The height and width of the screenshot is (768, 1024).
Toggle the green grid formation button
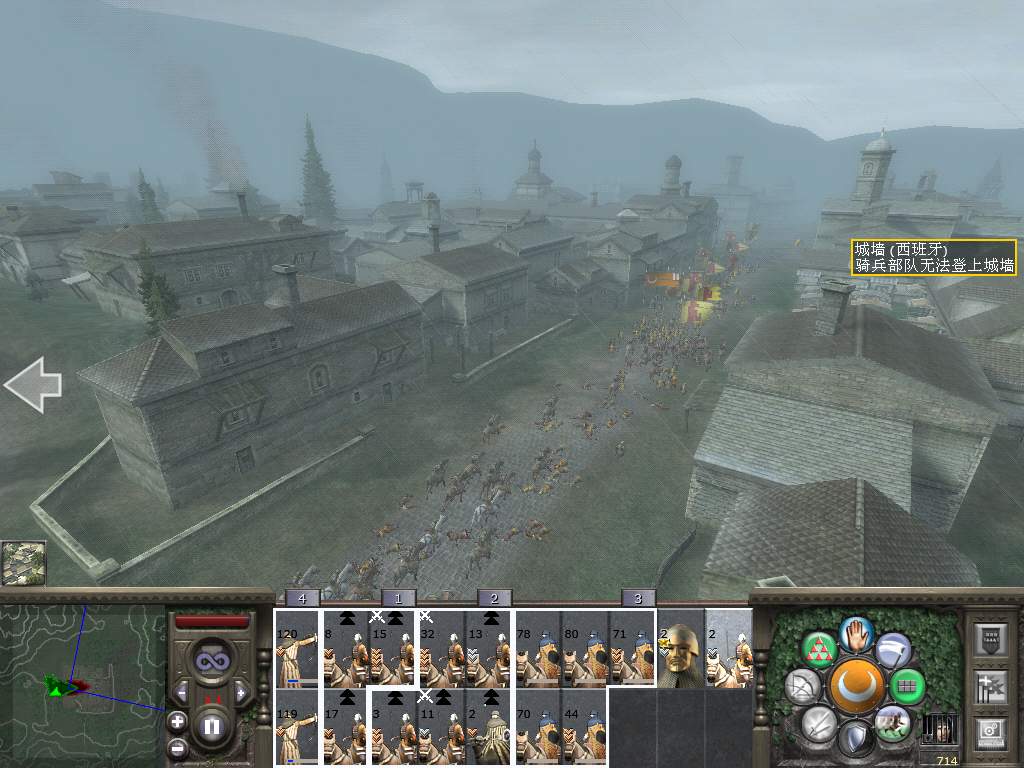coord(908,687)
